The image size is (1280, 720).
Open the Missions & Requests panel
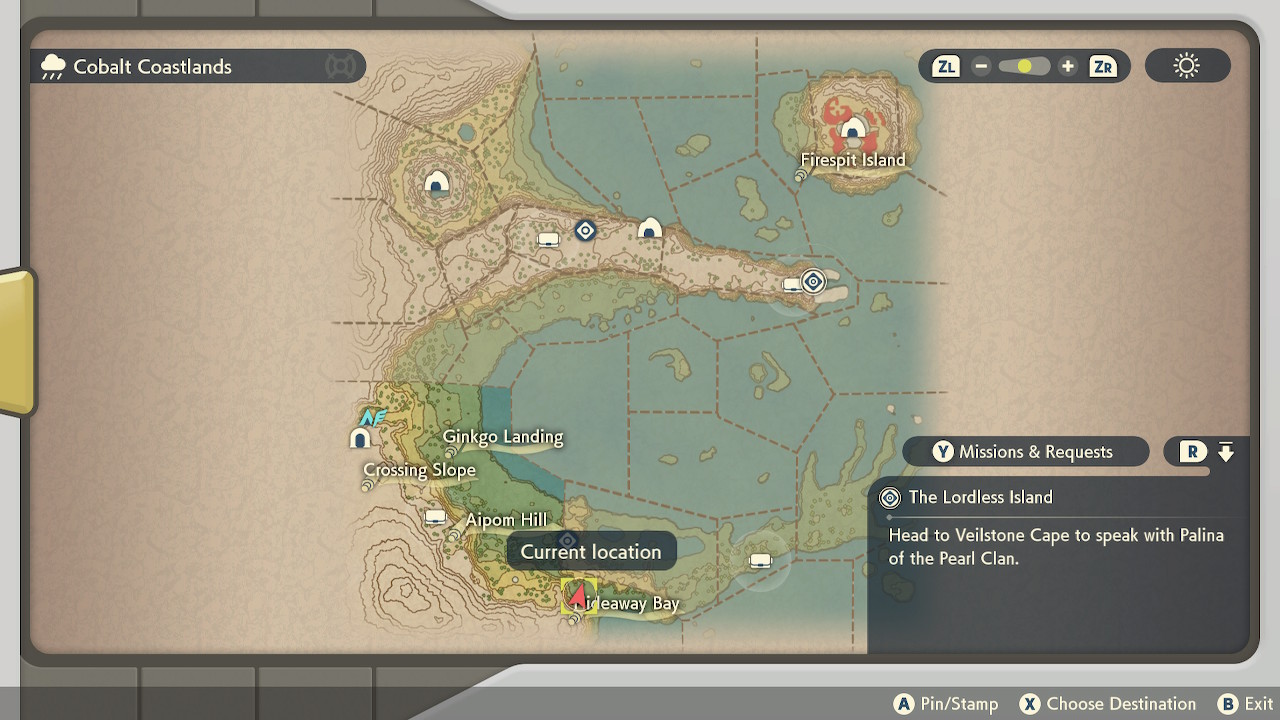point(1024,451)
